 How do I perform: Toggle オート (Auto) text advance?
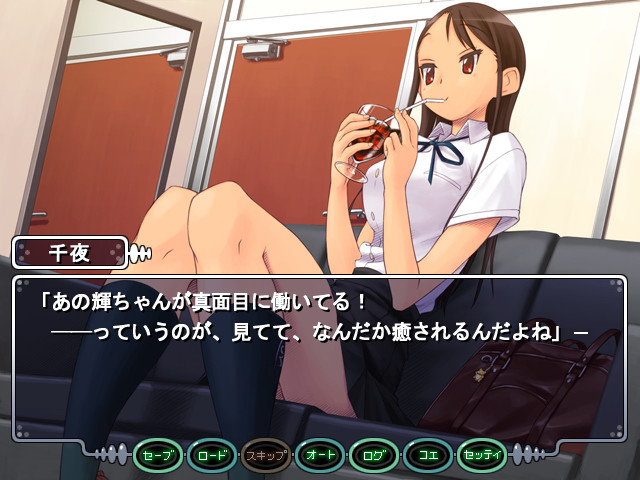321,456
